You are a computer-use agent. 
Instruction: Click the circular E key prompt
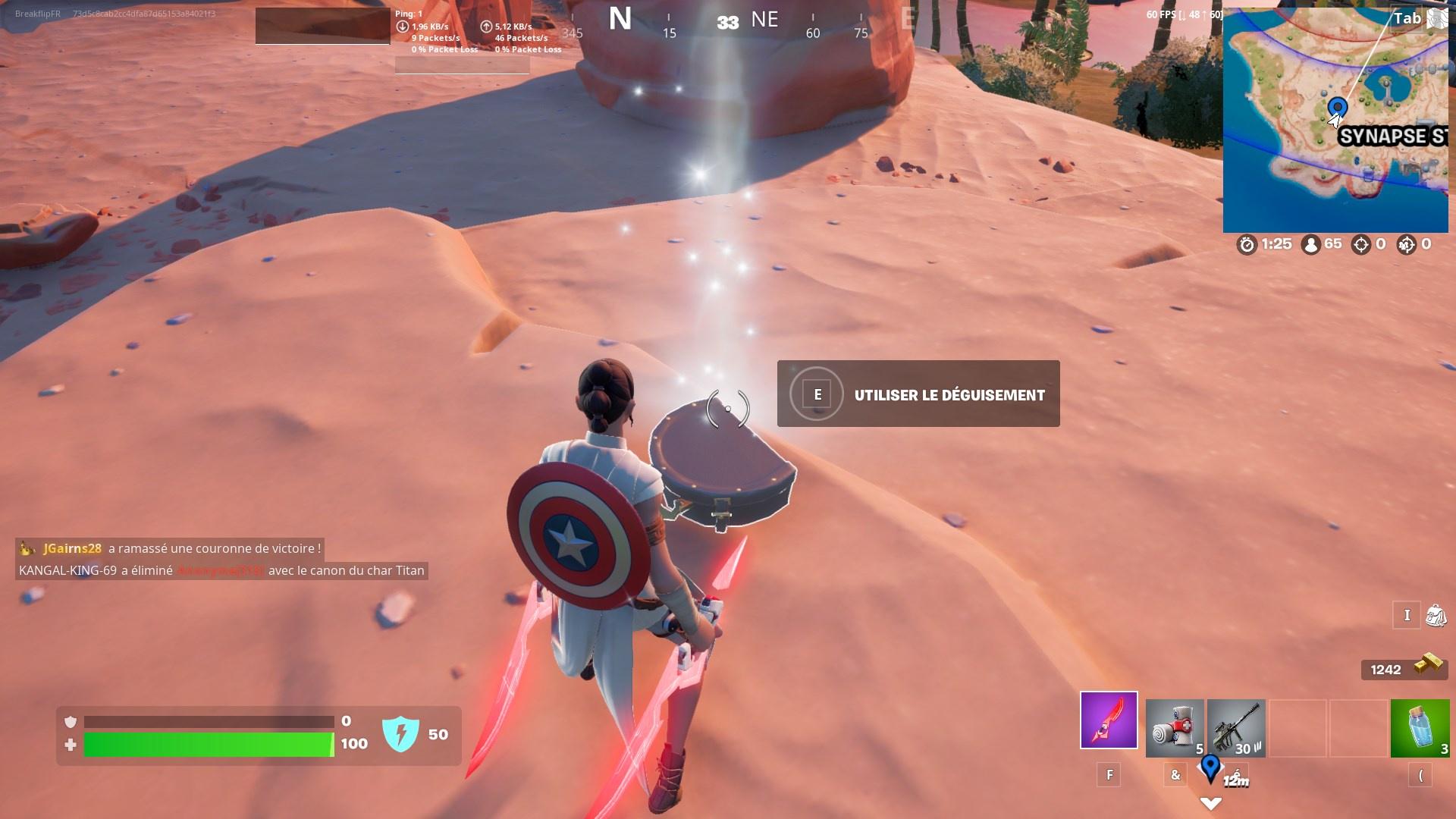(x=817, y=394)
